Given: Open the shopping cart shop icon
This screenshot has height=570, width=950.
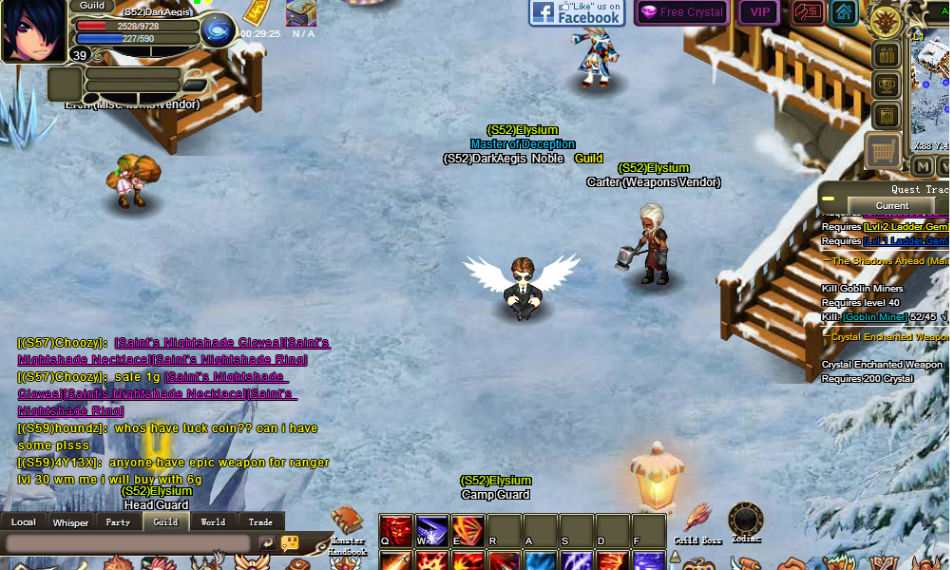Looking at the screenshot, I should [x=884, y=151].
